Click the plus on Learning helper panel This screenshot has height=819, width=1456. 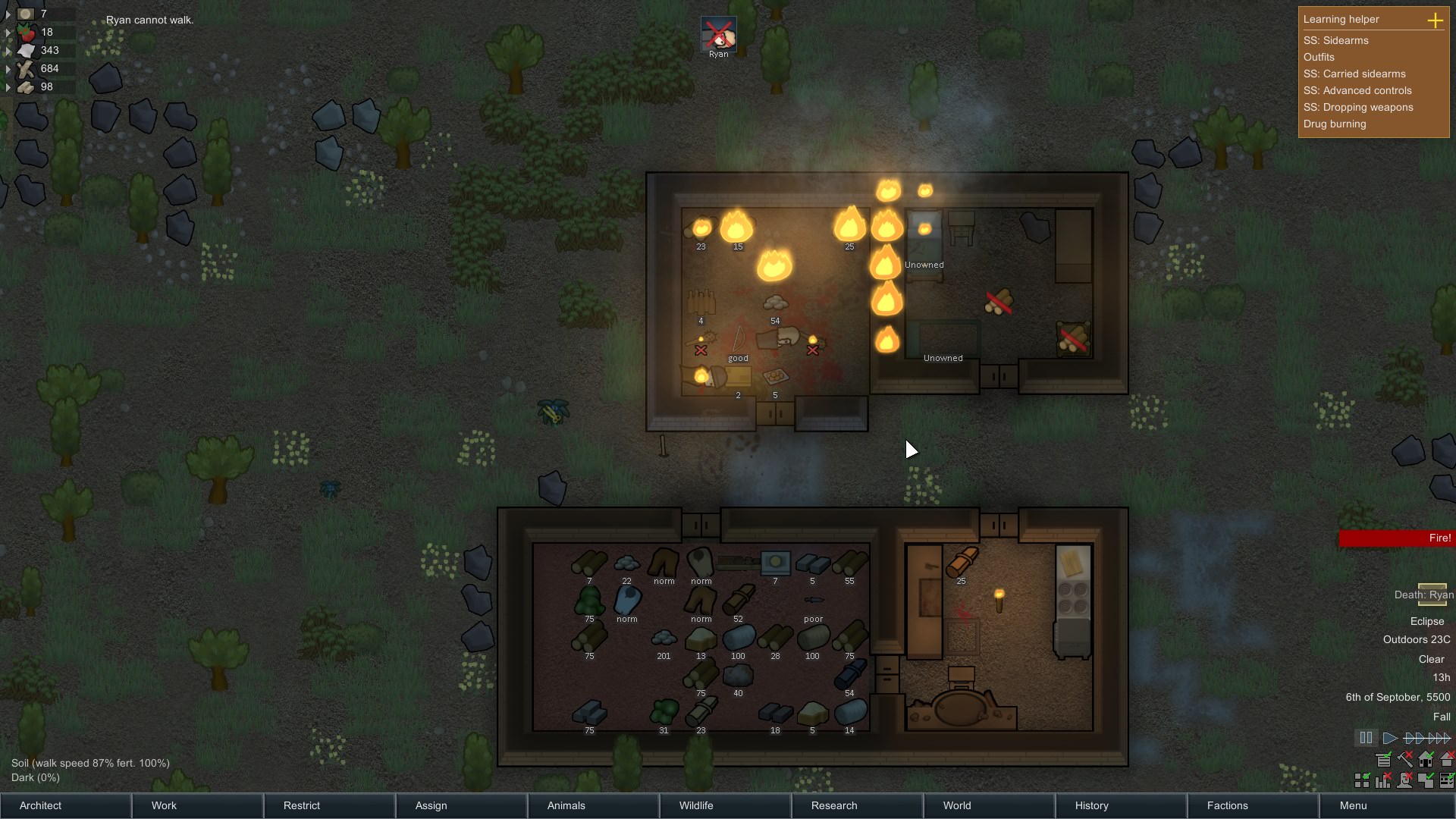click(1437, 20)
